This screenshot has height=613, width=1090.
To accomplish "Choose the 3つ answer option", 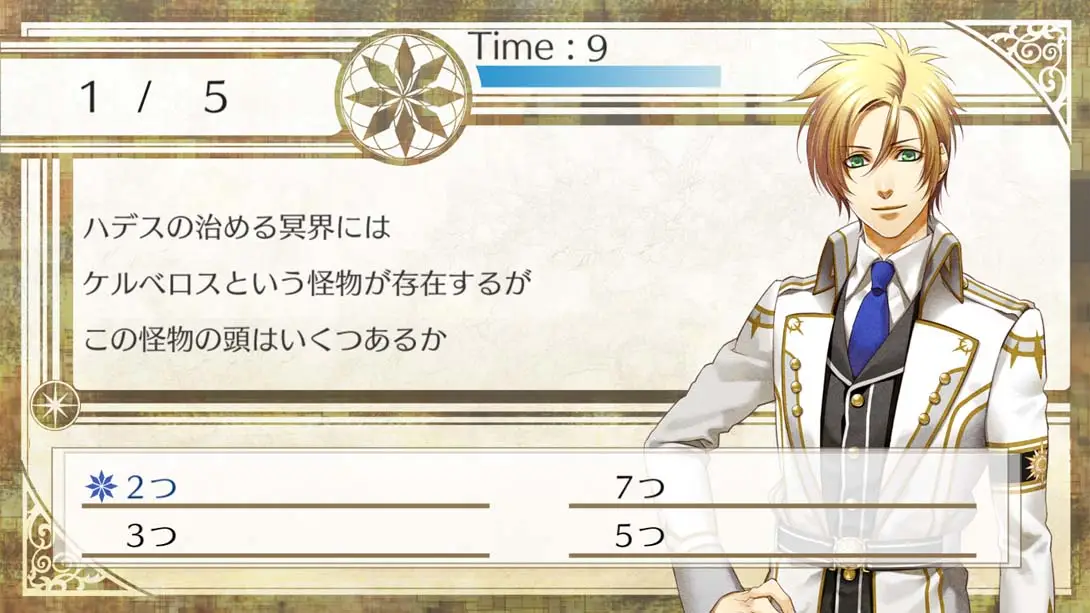I will (x=151, y=537).
